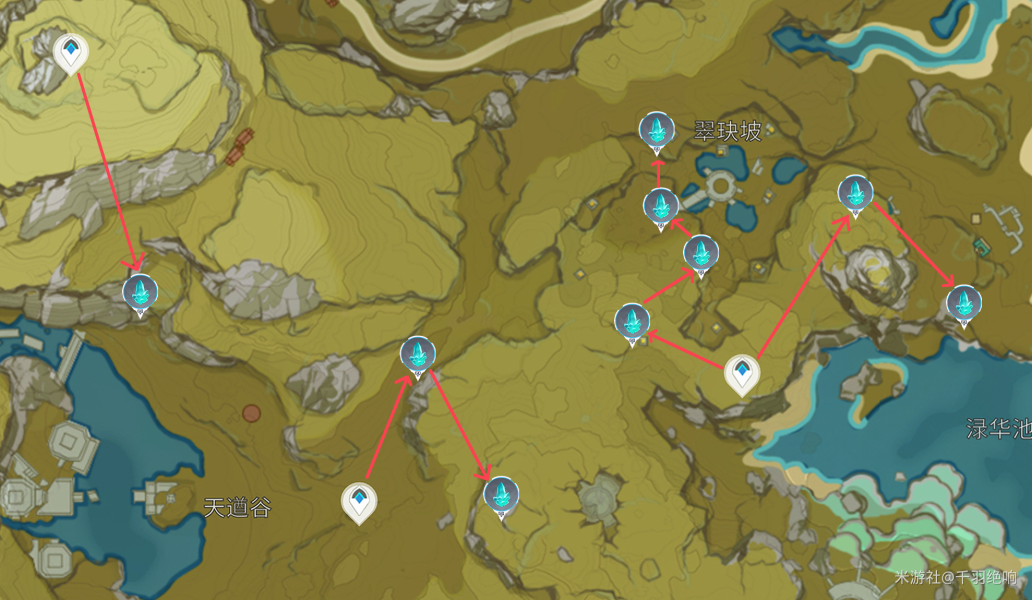Select the teleport waypoint on the pale hilltop
This screenshot has height=600, width=1032.
click(70, 52)
